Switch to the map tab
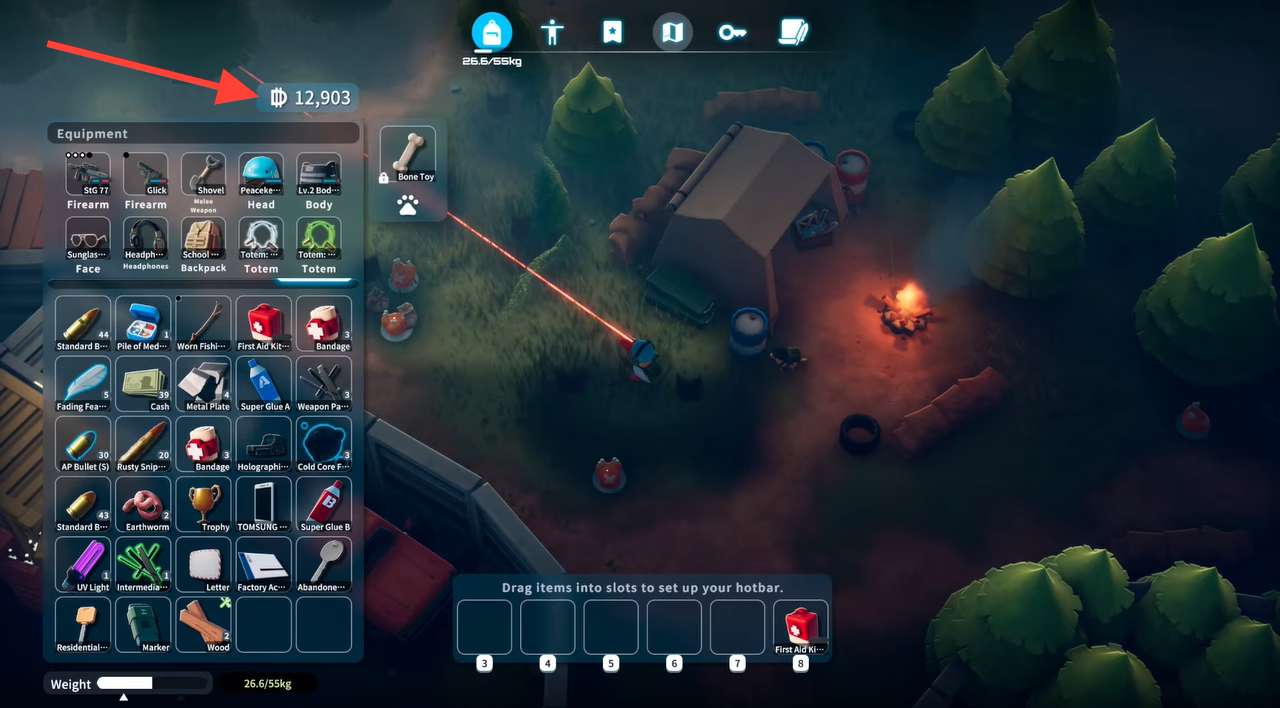Viewport: 1280px width, 708px height. tap(673, 32)
